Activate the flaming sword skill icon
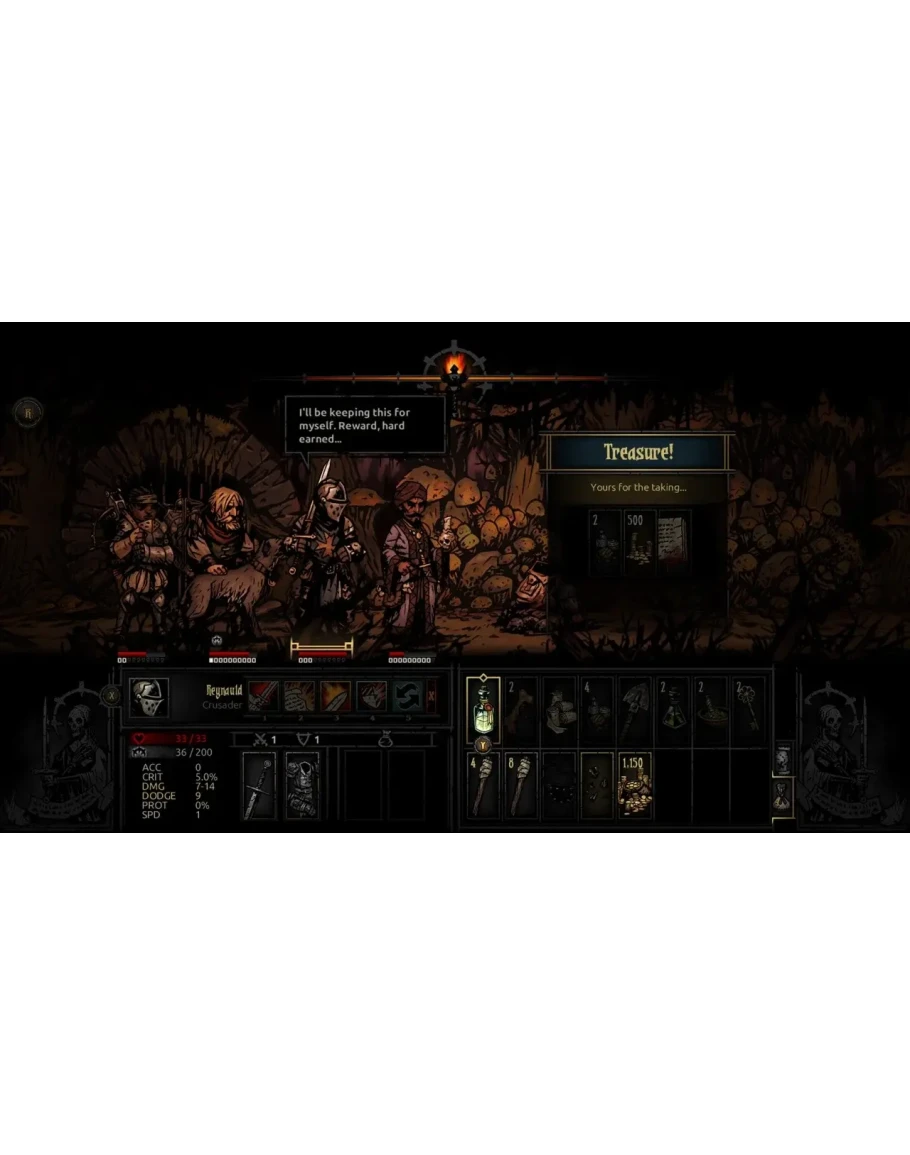This screenshot has width=910, height=1155. pos(335,696)
